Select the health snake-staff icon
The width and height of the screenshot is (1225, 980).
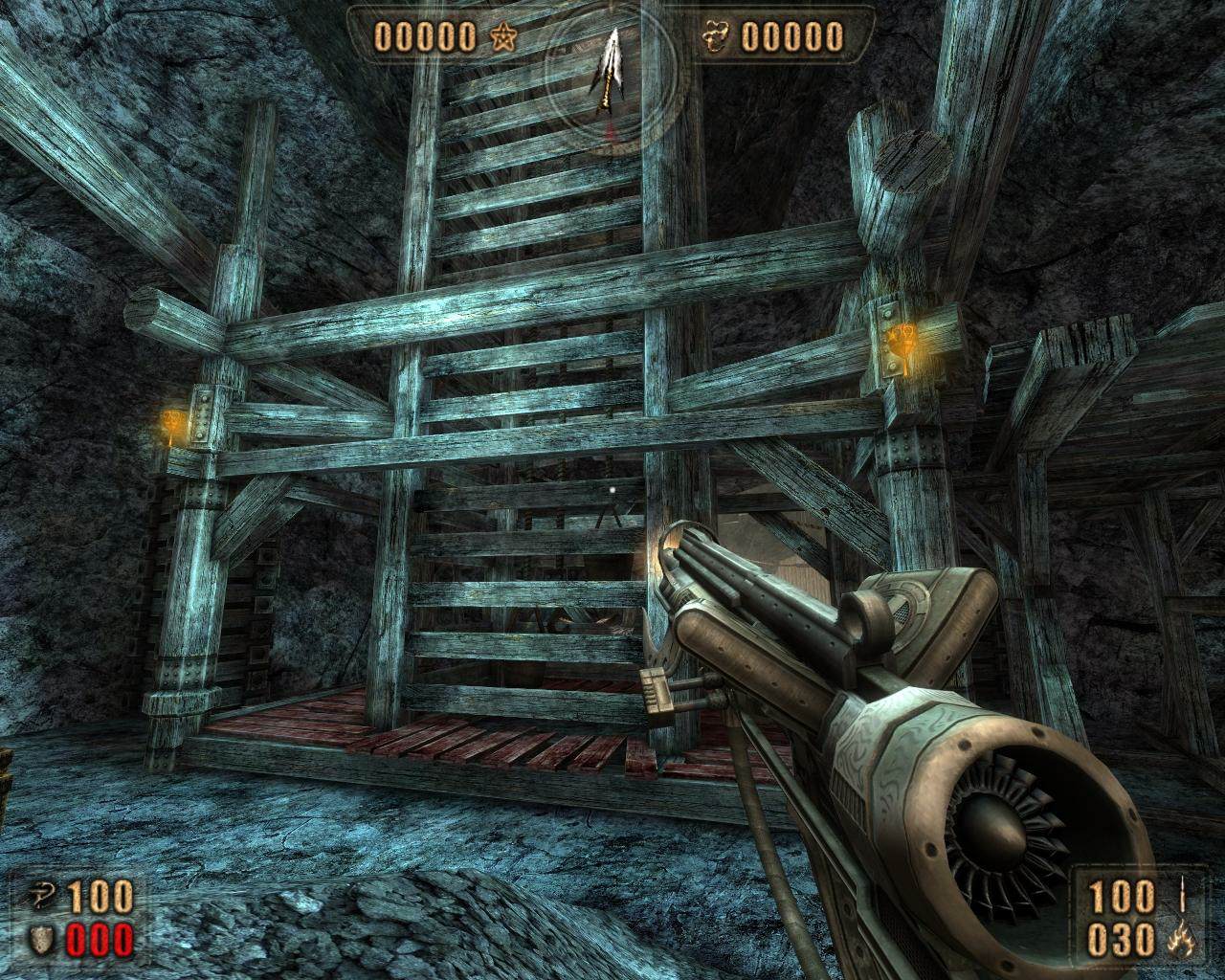[x=38, y=901]
